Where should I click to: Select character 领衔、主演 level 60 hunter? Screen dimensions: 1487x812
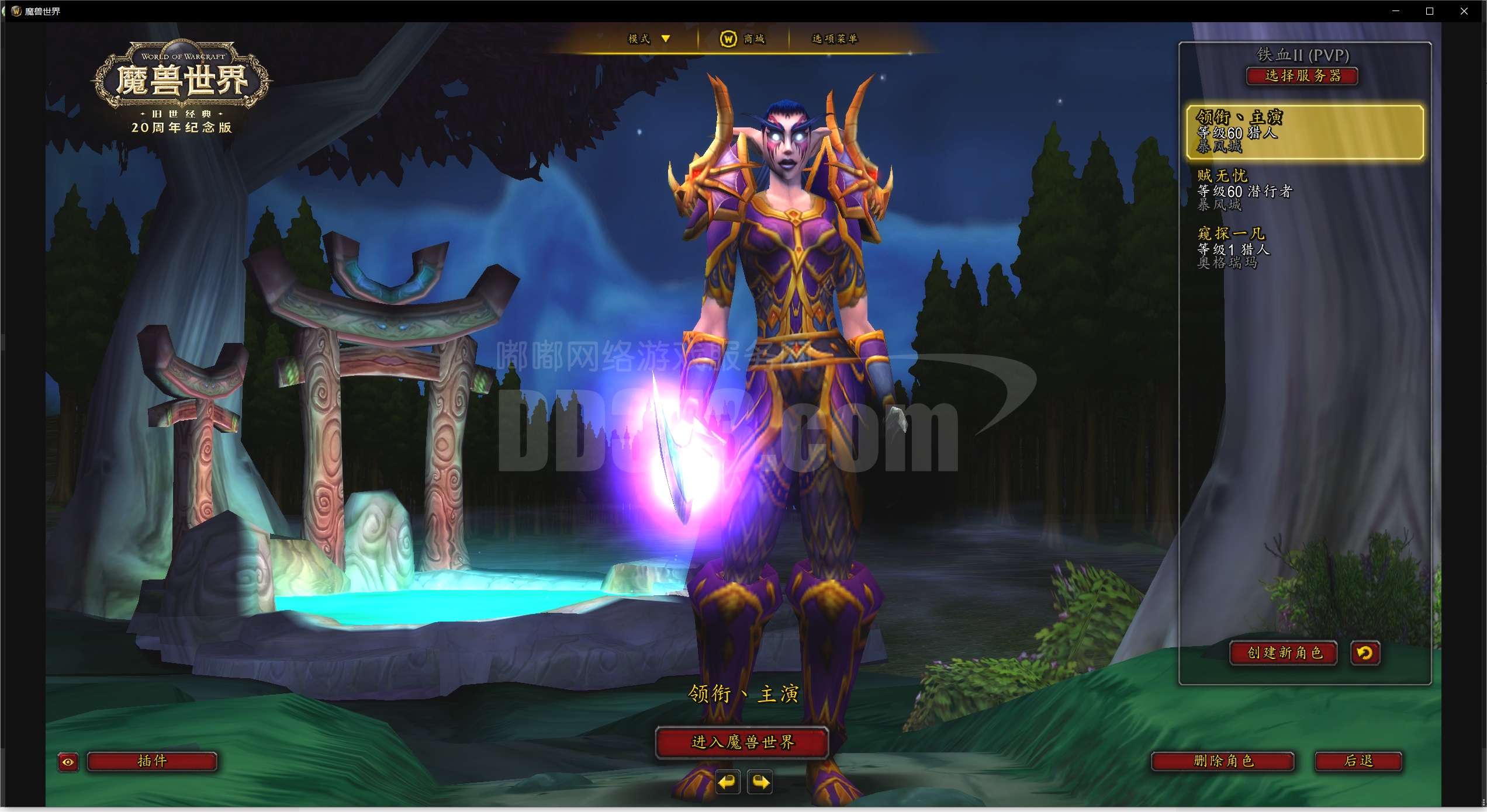pos(1305,132)
